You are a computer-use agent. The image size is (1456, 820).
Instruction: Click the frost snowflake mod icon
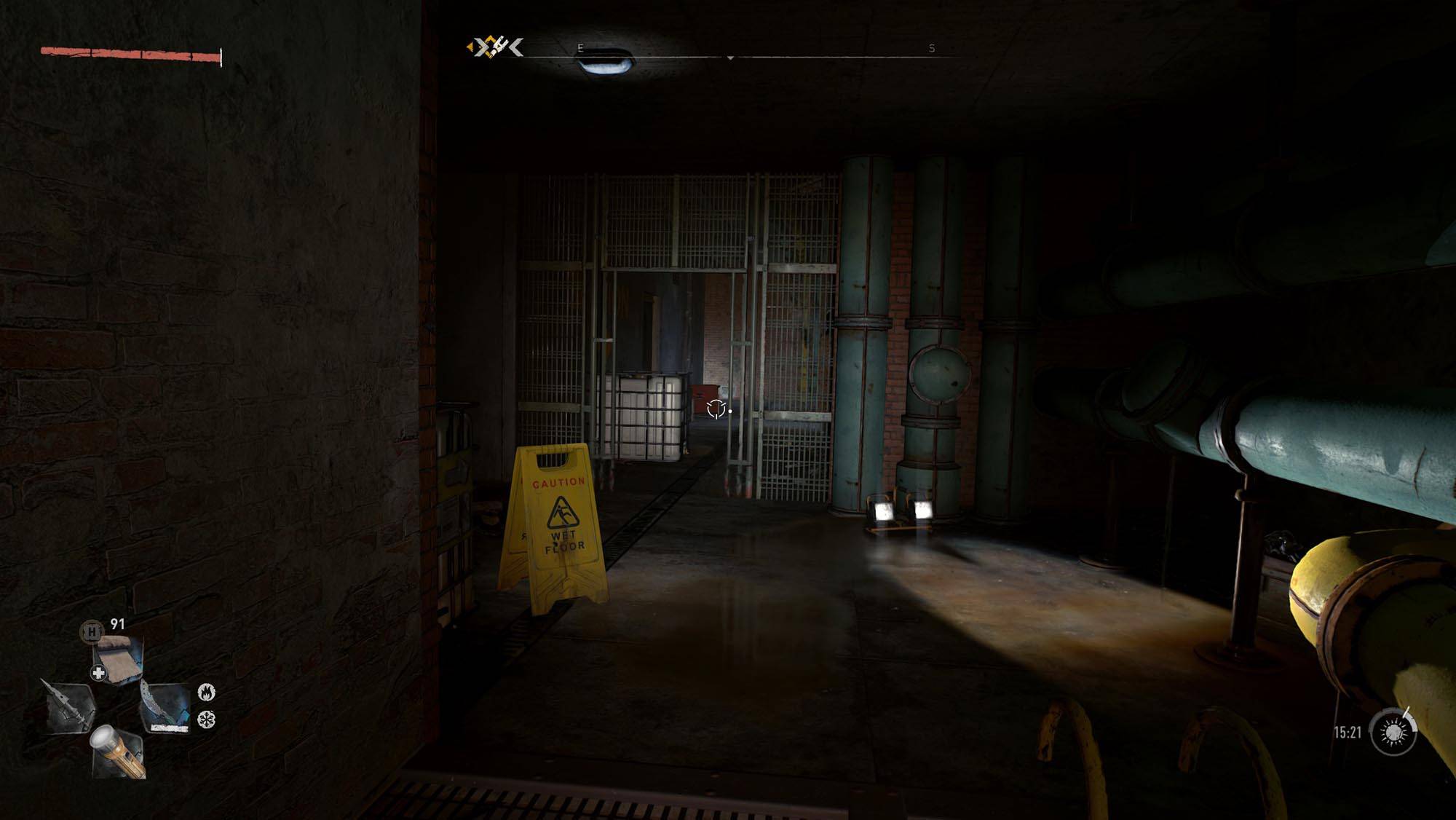tap(207, 720)
